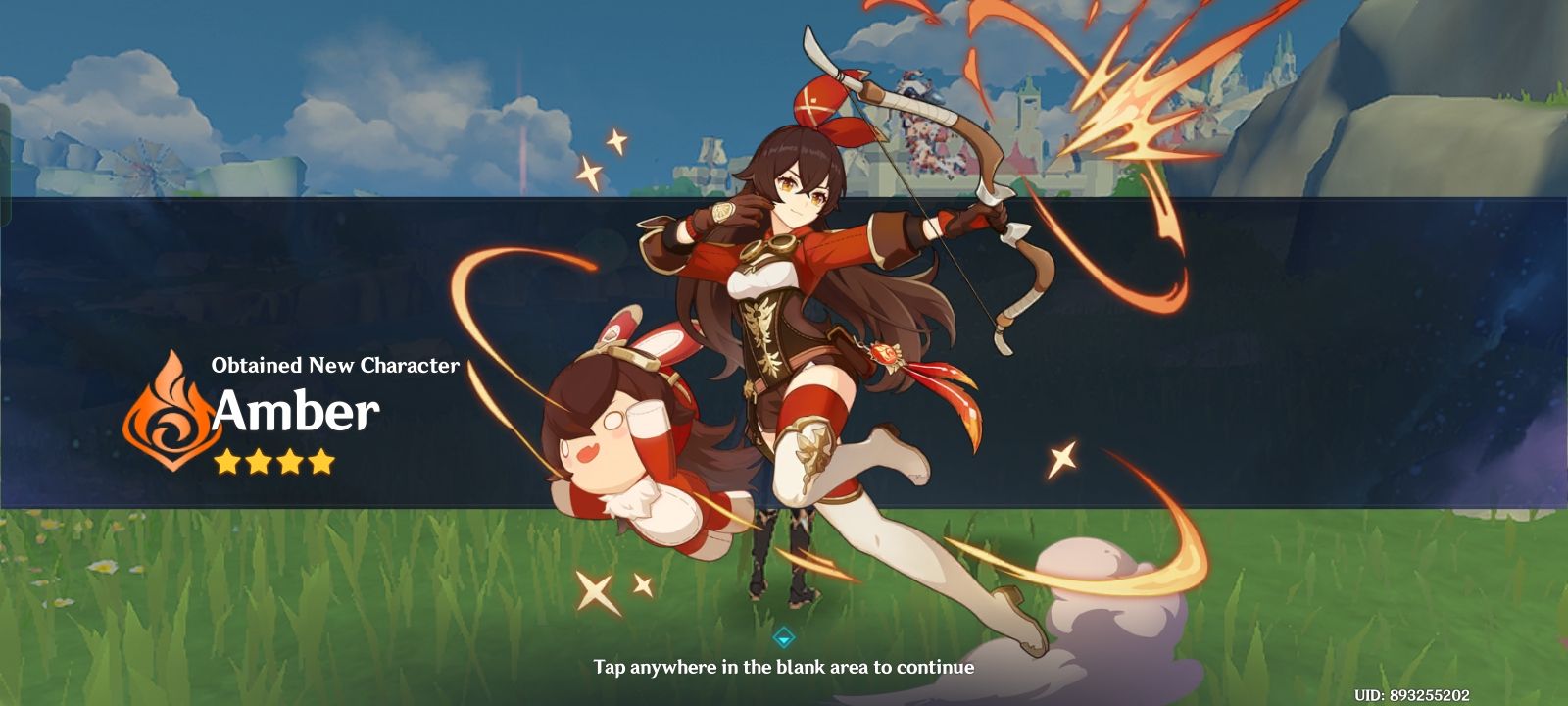Click the fourth rarity star
The height and width of the screenshot is (706, 1568).
pos(323,463)
